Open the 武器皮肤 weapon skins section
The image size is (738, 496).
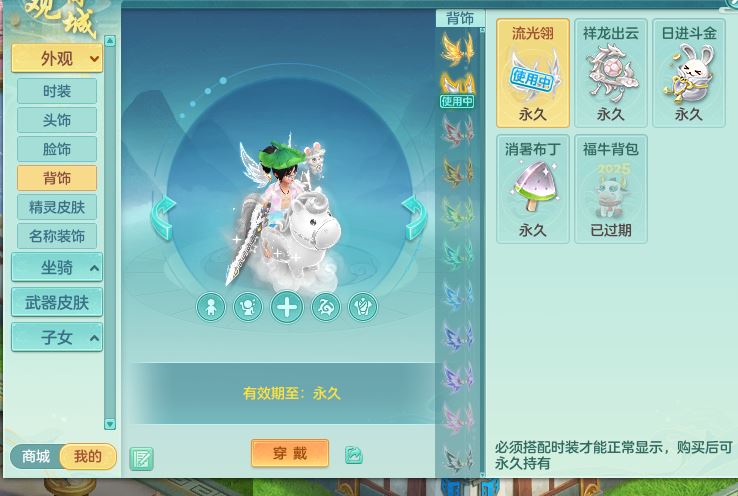click(57, 302)
